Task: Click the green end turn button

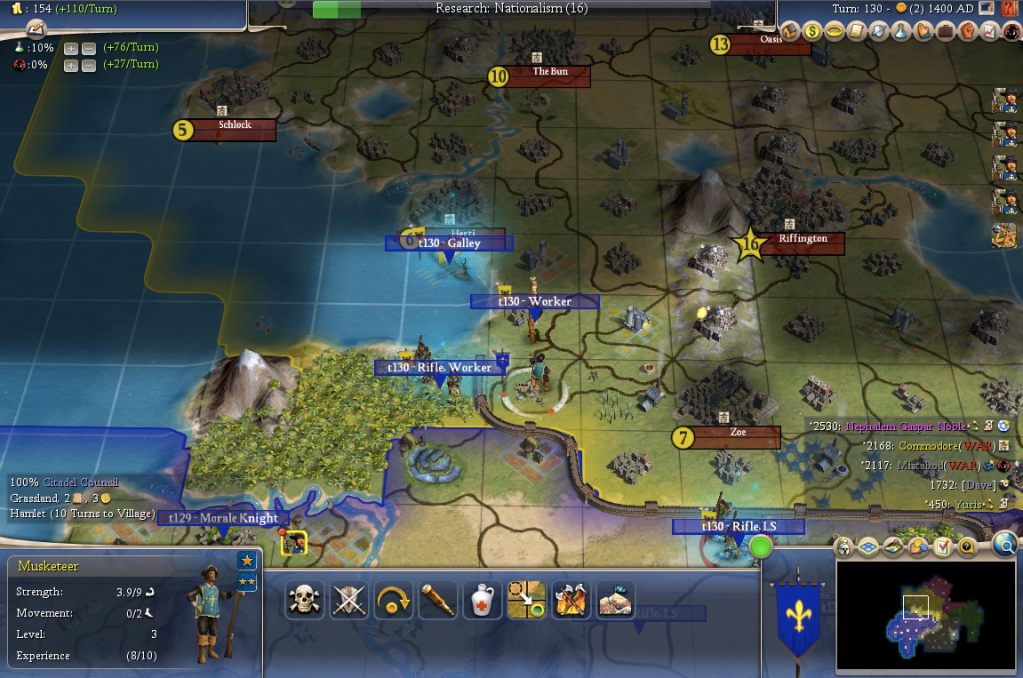Action: coord(761,547)
